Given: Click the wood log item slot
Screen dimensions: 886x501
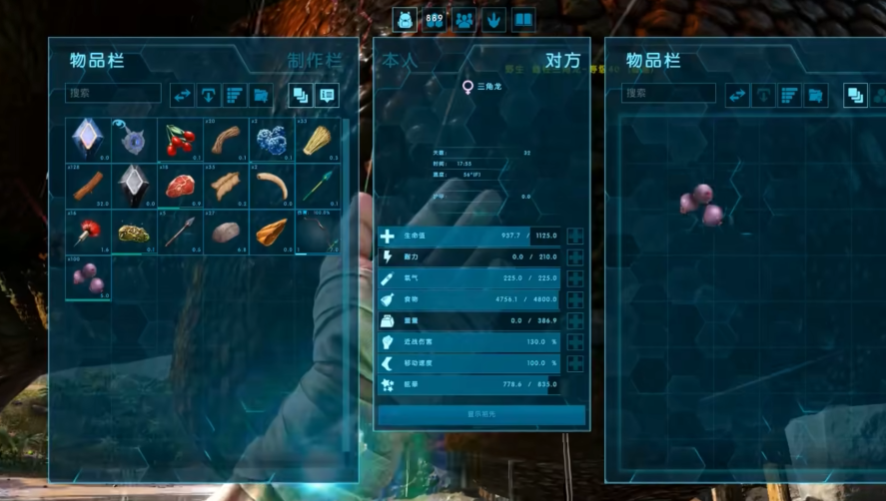Looking at the screenshot, I should click(x=89, y=186).
